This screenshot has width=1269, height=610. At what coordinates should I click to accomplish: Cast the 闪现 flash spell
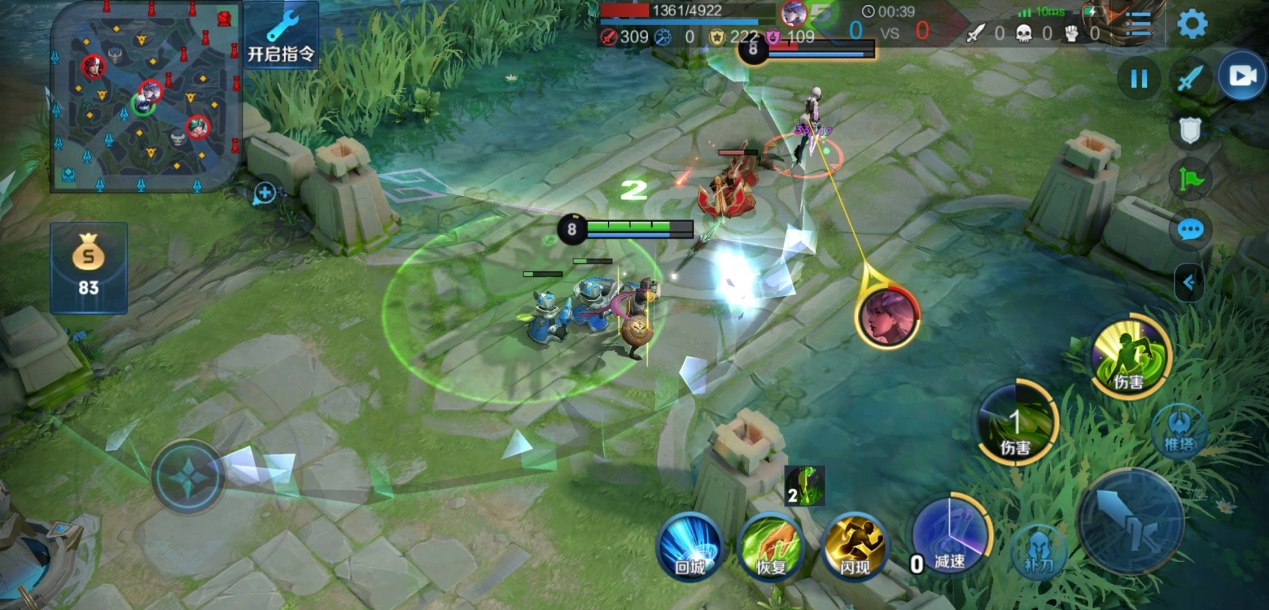coord(854,546)
